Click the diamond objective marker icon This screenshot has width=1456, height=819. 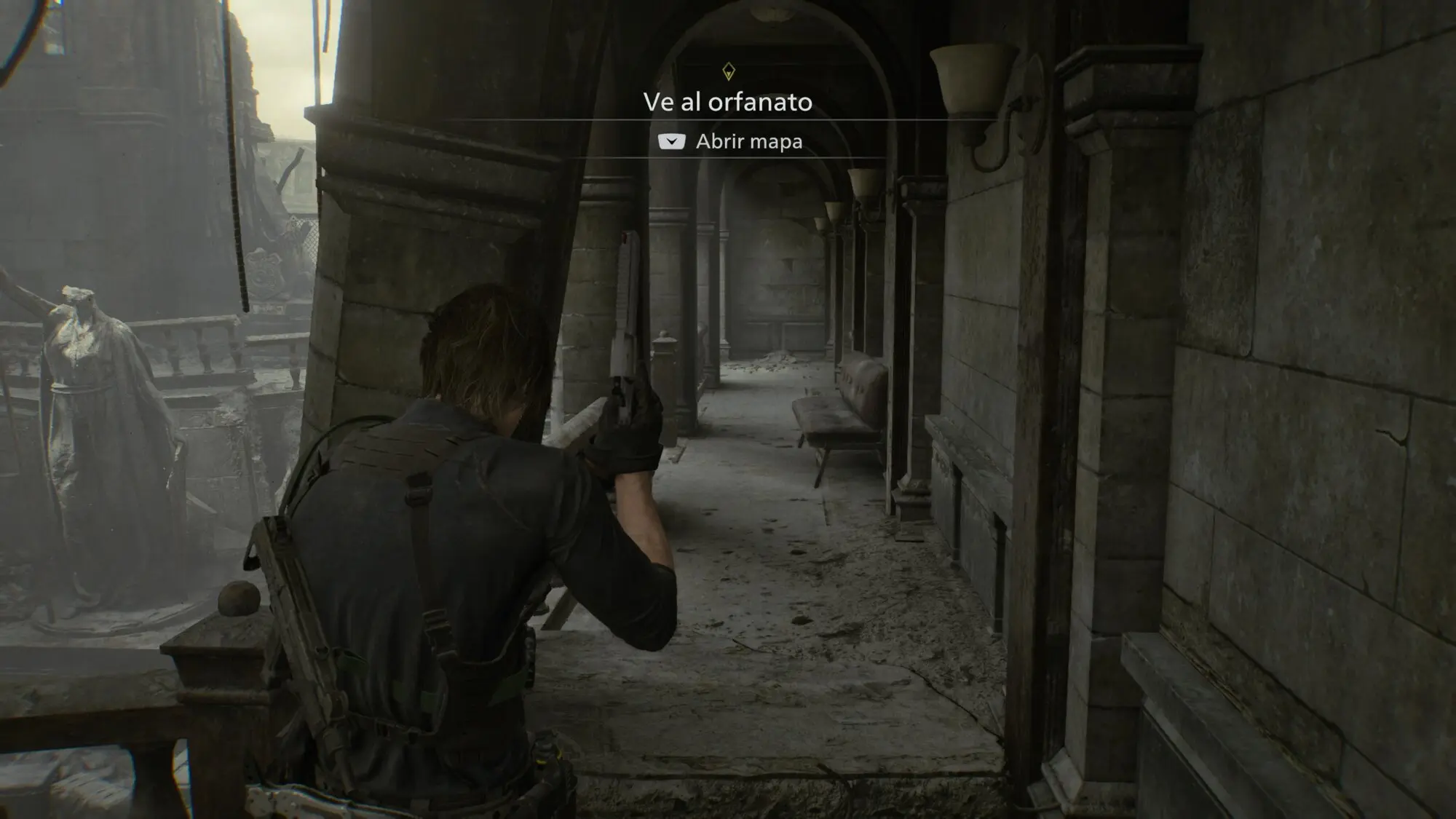[x=728, y=71]
